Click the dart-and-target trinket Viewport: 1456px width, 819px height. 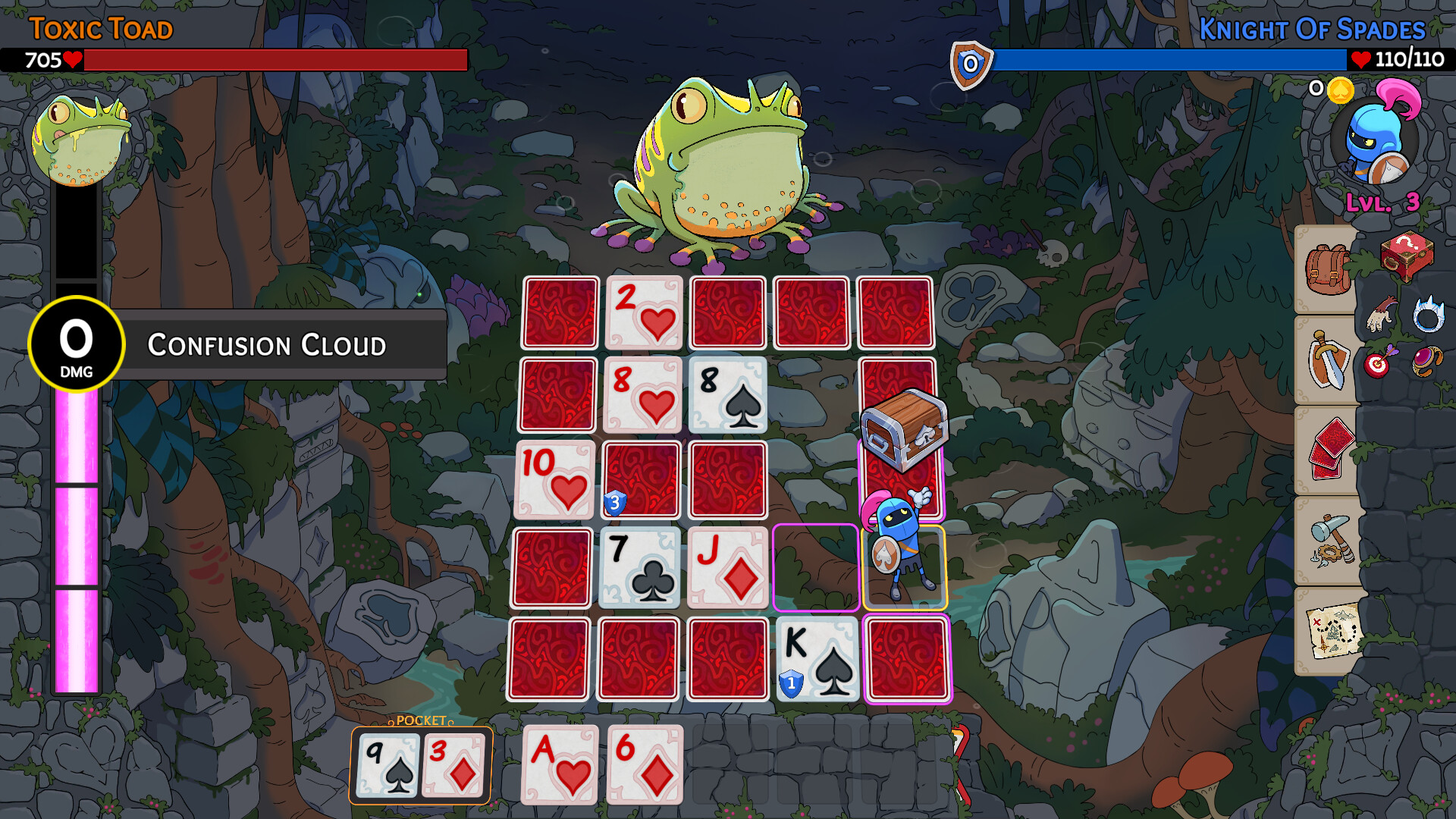(1376, 364)
